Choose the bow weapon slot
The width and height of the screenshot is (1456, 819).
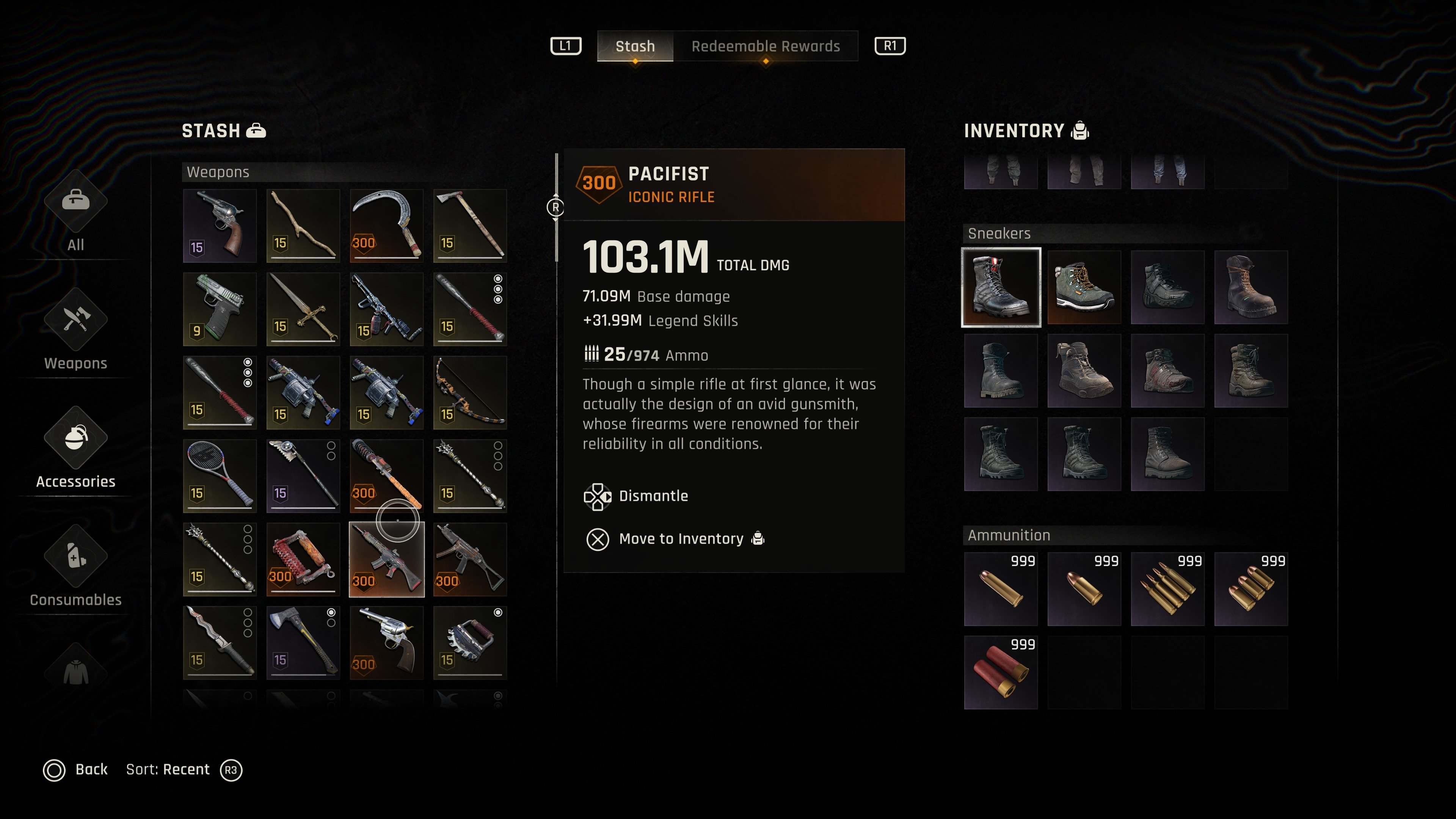point(470,393)
